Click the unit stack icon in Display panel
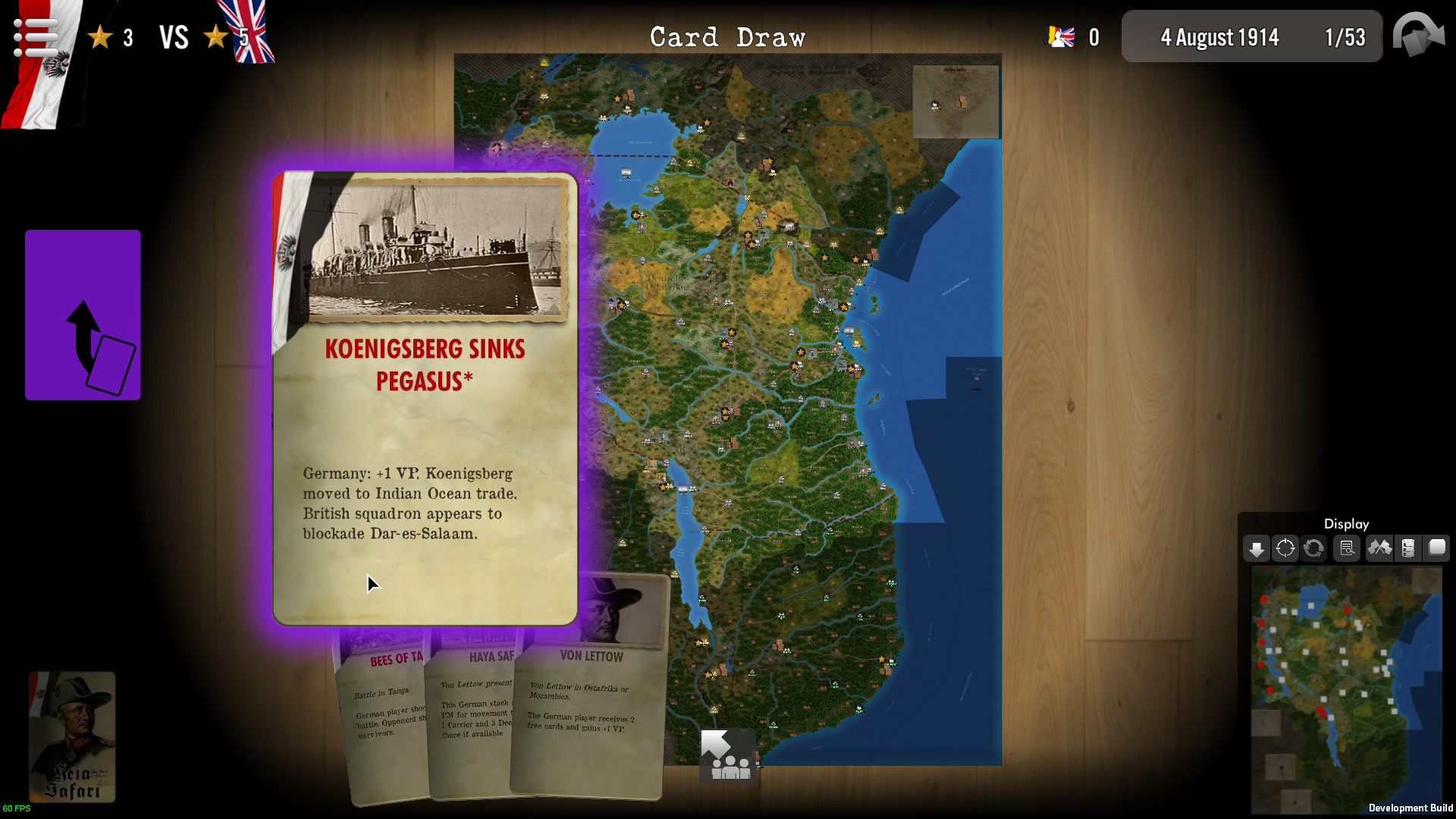Viewport: 1456px width, 819px height. [x=1409, y=548]
